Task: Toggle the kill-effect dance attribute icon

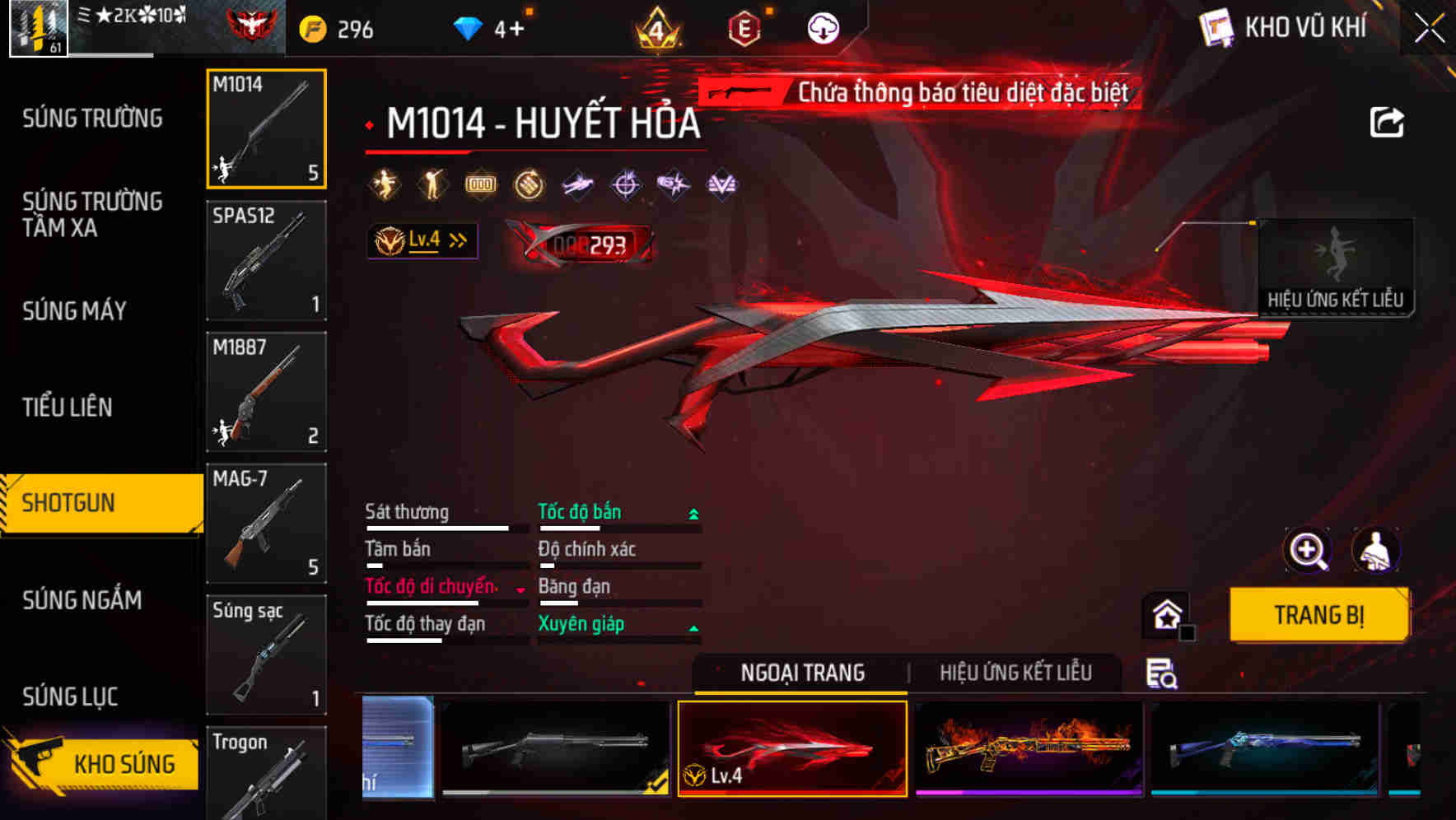Action: point(384,184)
